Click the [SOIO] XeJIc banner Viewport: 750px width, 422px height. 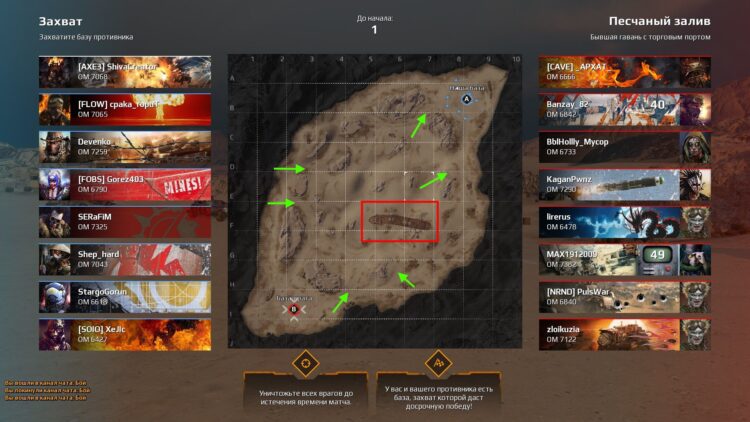click(x=125, y=334)
